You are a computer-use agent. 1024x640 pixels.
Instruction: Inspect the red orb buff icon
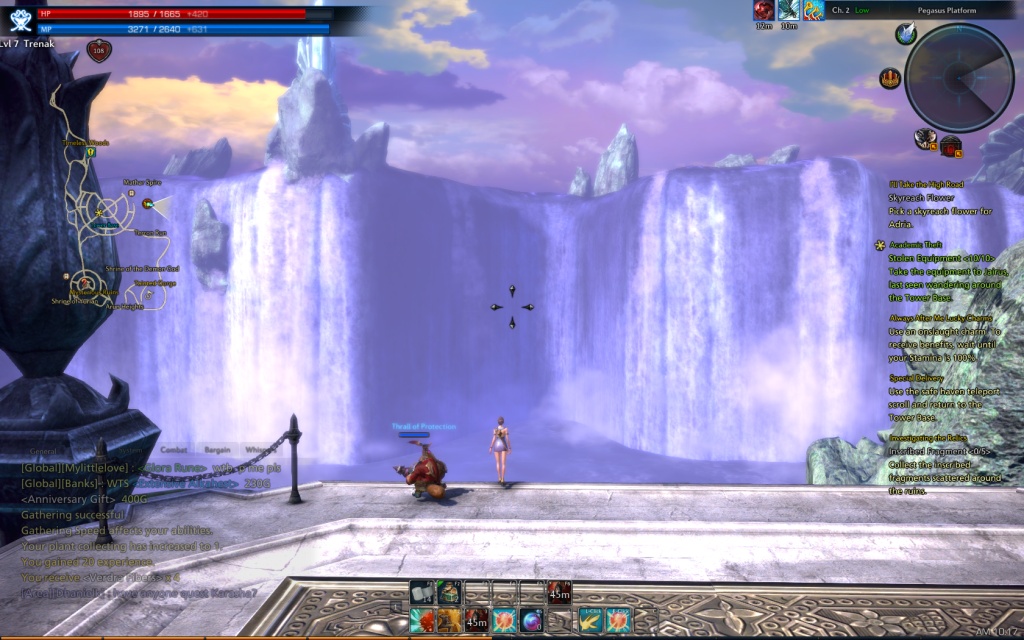(x=763, y=11)
